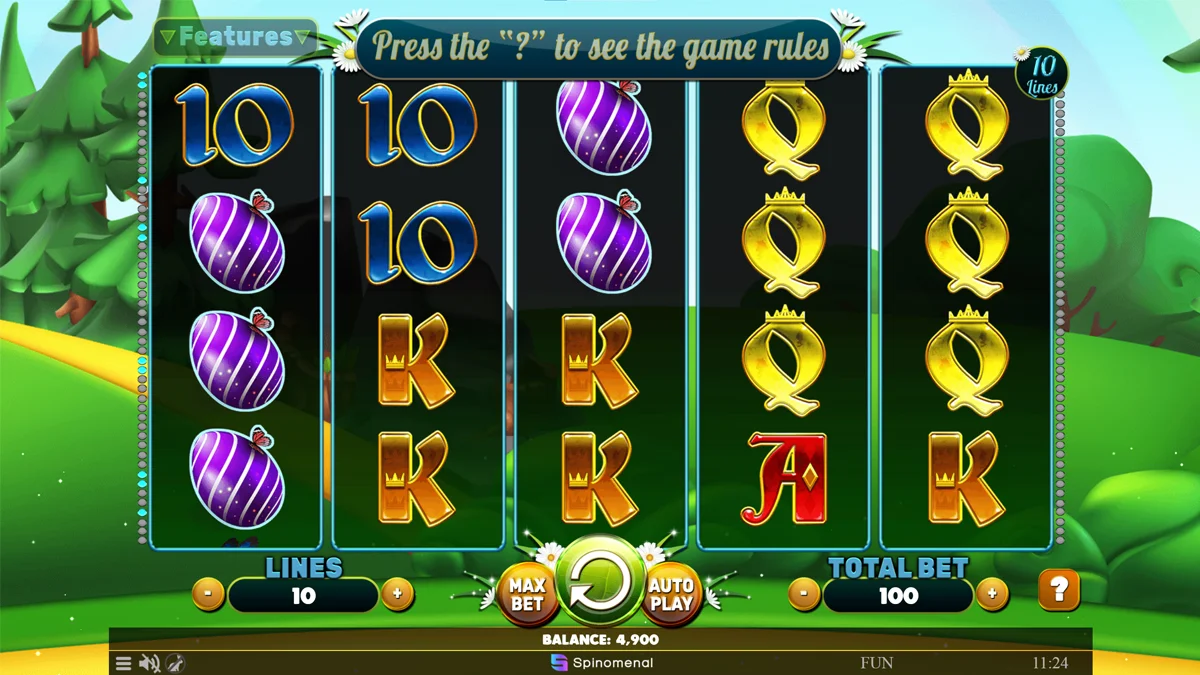This screenshot has width=1200, height=675.
Task: Lower the total bet amount
Action: pos(804,594)
